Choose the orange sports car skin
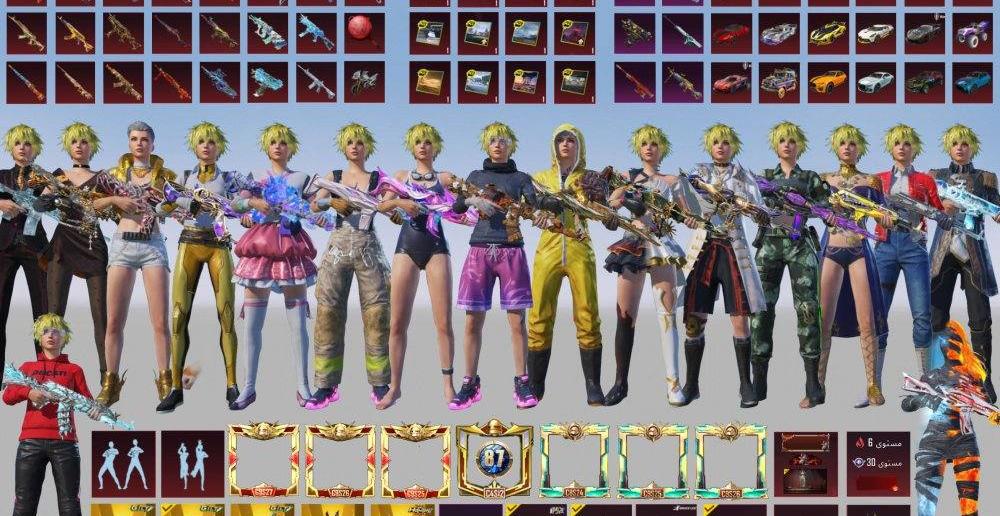This screenshot has height=516, width=1000. click(x=827, y=81)
